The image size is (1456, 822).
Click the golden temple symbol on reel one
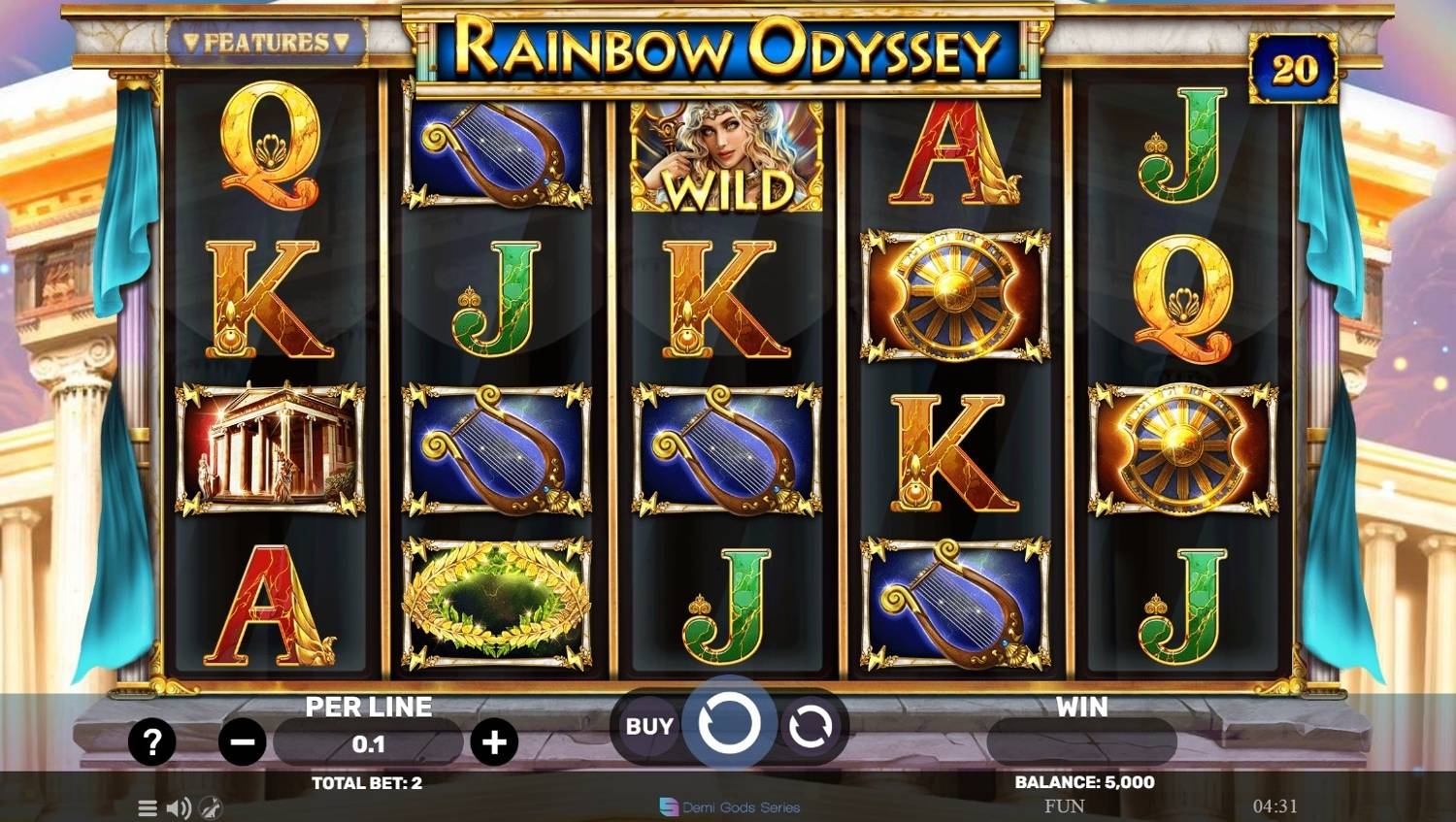coord(268,448)
